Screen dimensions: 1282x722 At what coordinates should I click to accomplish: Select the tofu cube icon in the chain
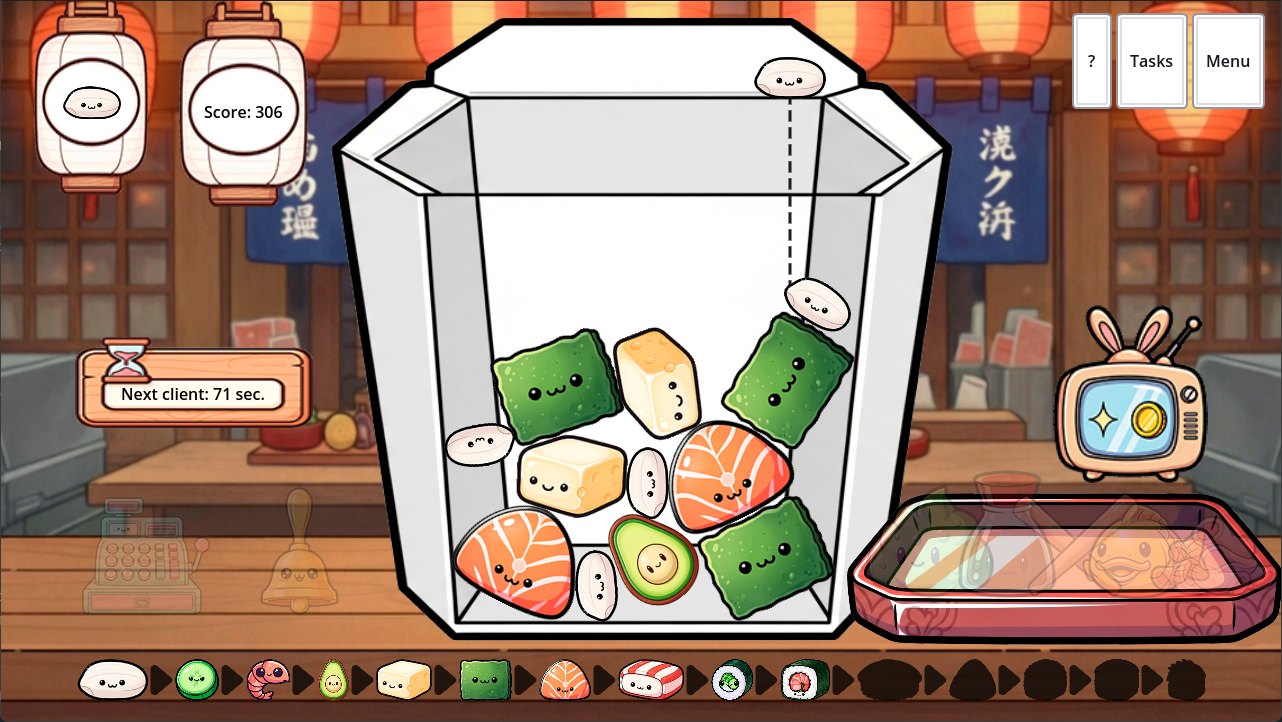406,678
